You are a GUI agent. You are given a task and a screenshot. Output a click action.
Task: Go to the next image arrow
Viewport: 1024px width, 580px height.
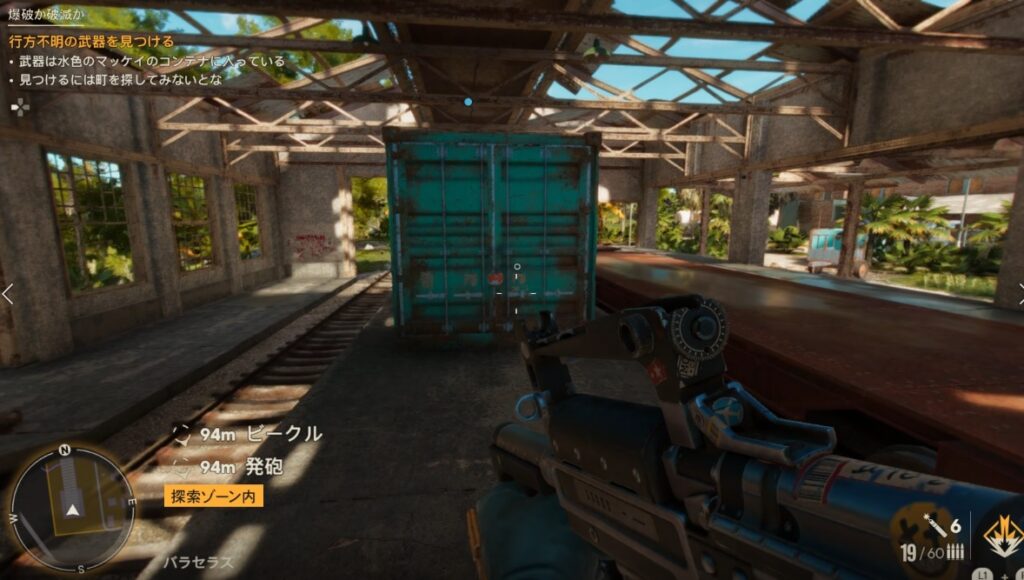pos(1016,293)
